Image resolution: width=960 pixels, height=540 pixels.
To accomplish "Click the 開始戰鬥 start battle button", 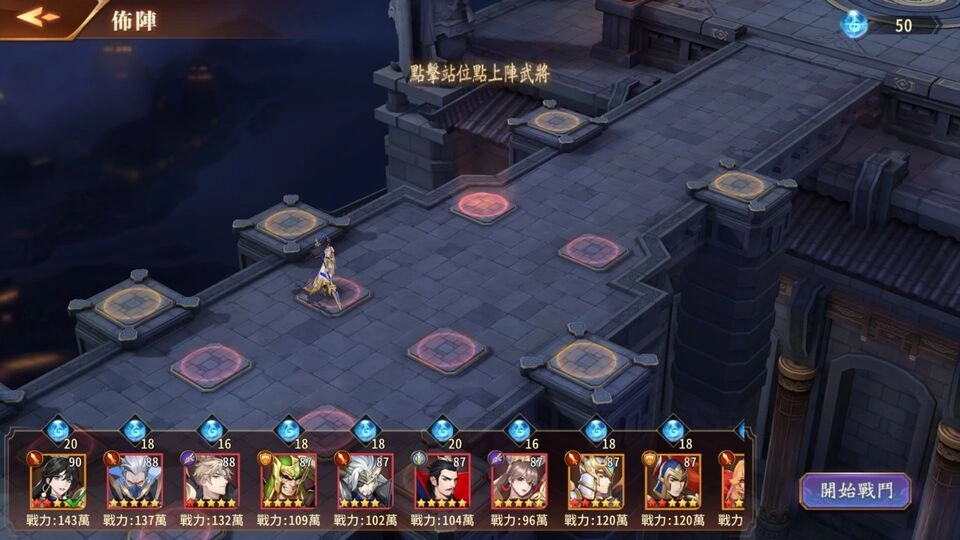I will [854, 491].
